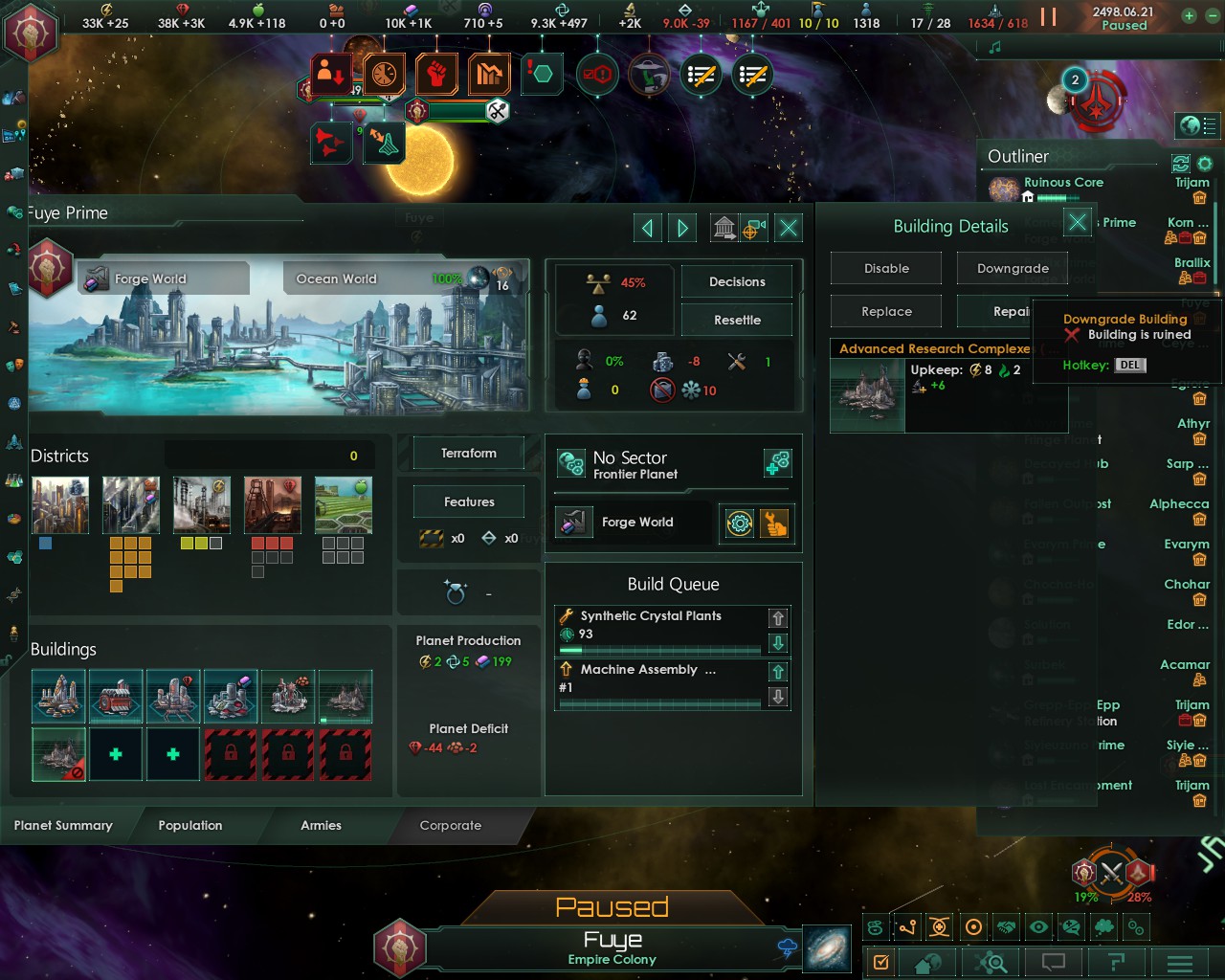
Task: Switch to the Population tab
Action: pyautogui.click(x=190, y=825)
